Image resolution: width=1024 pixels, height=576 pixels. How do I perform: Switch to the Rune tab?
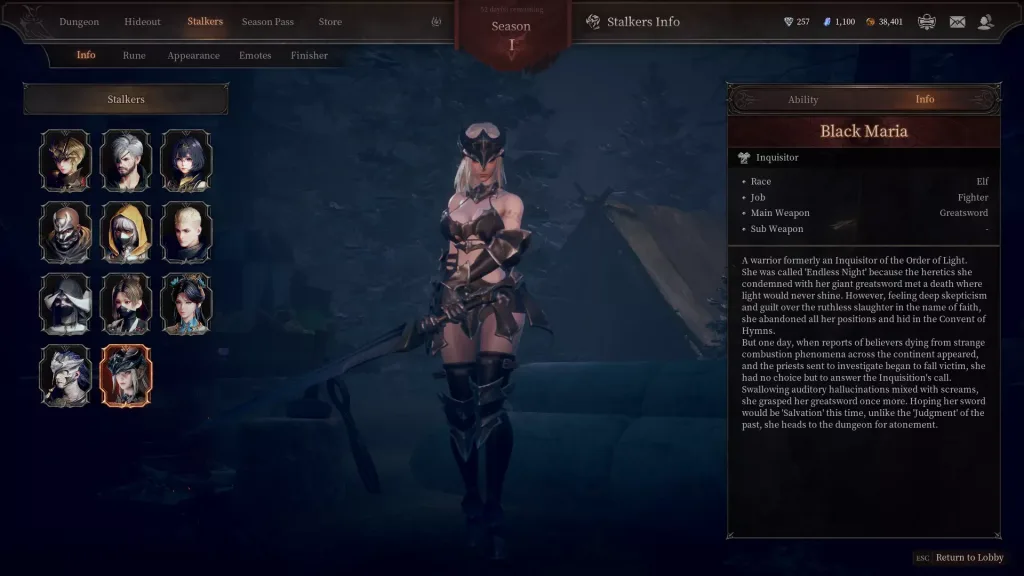[x=134, y=56]
